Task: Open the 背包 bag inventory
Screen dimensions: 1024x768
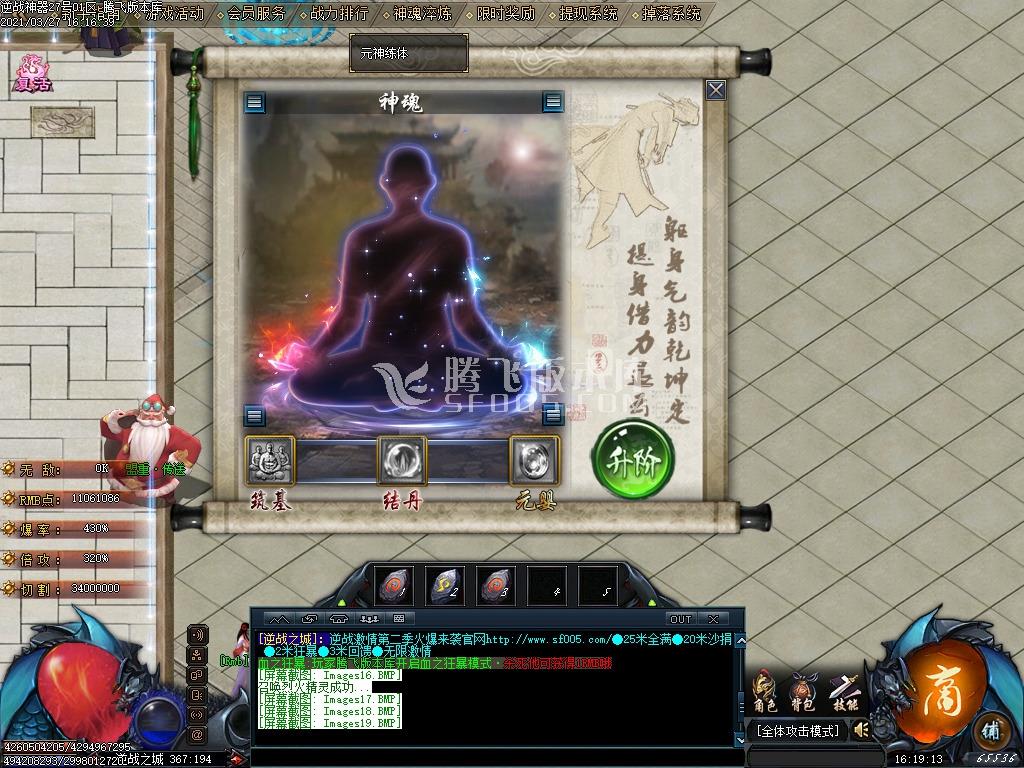Action: point(802,691)
